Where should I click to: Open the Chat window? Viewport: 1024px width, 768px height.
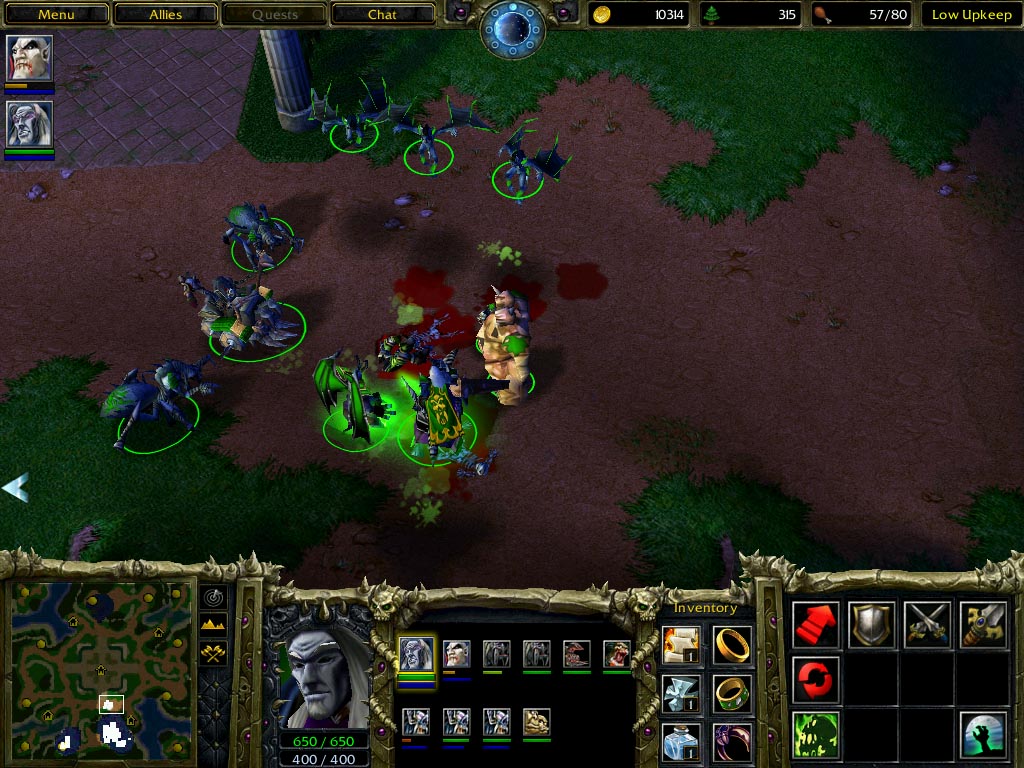pos(382,15)
